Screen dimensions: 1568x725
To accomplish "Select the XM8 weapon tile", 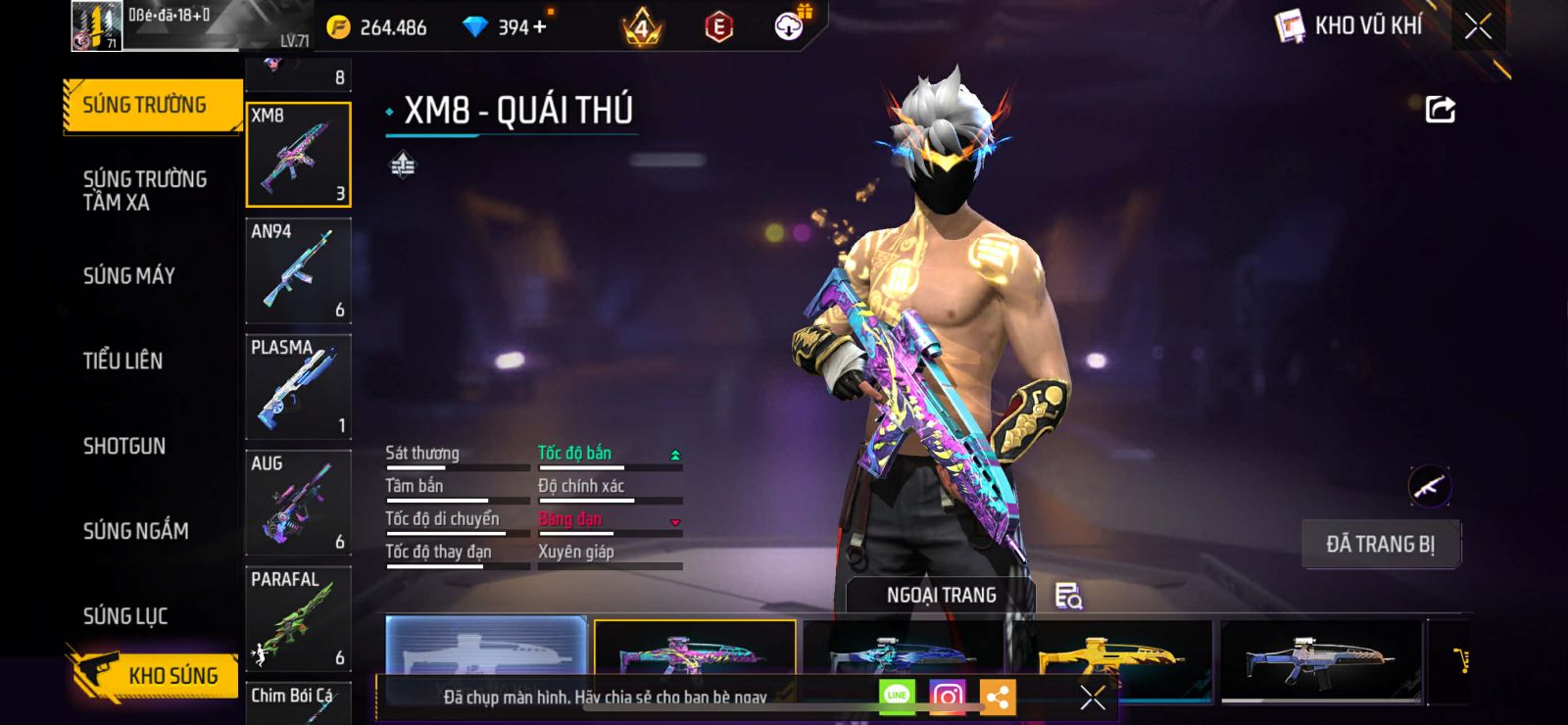I will point(298,155).
